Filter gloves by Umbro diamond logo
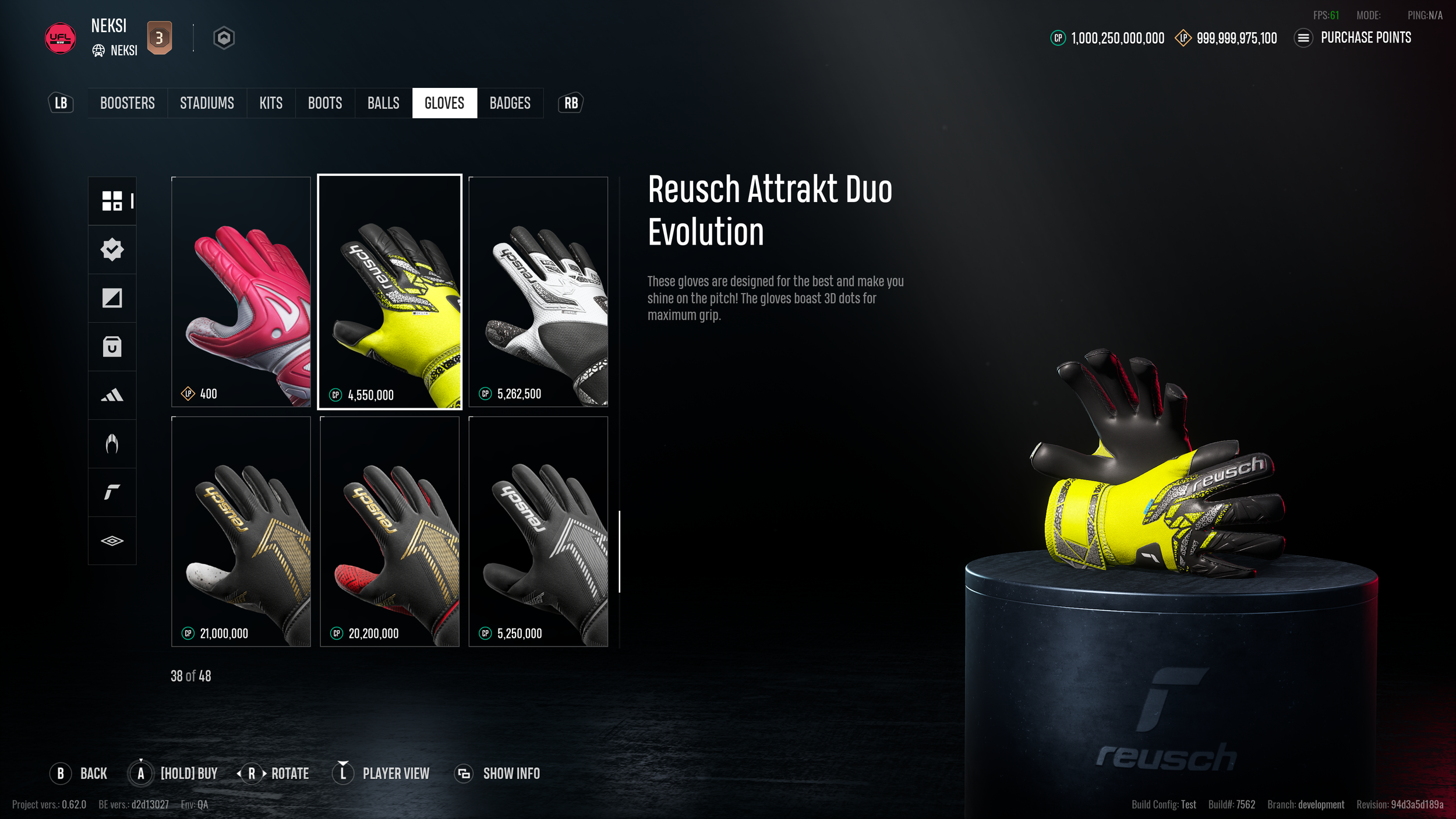1456x819 pixels. click(x=112, y=541)
